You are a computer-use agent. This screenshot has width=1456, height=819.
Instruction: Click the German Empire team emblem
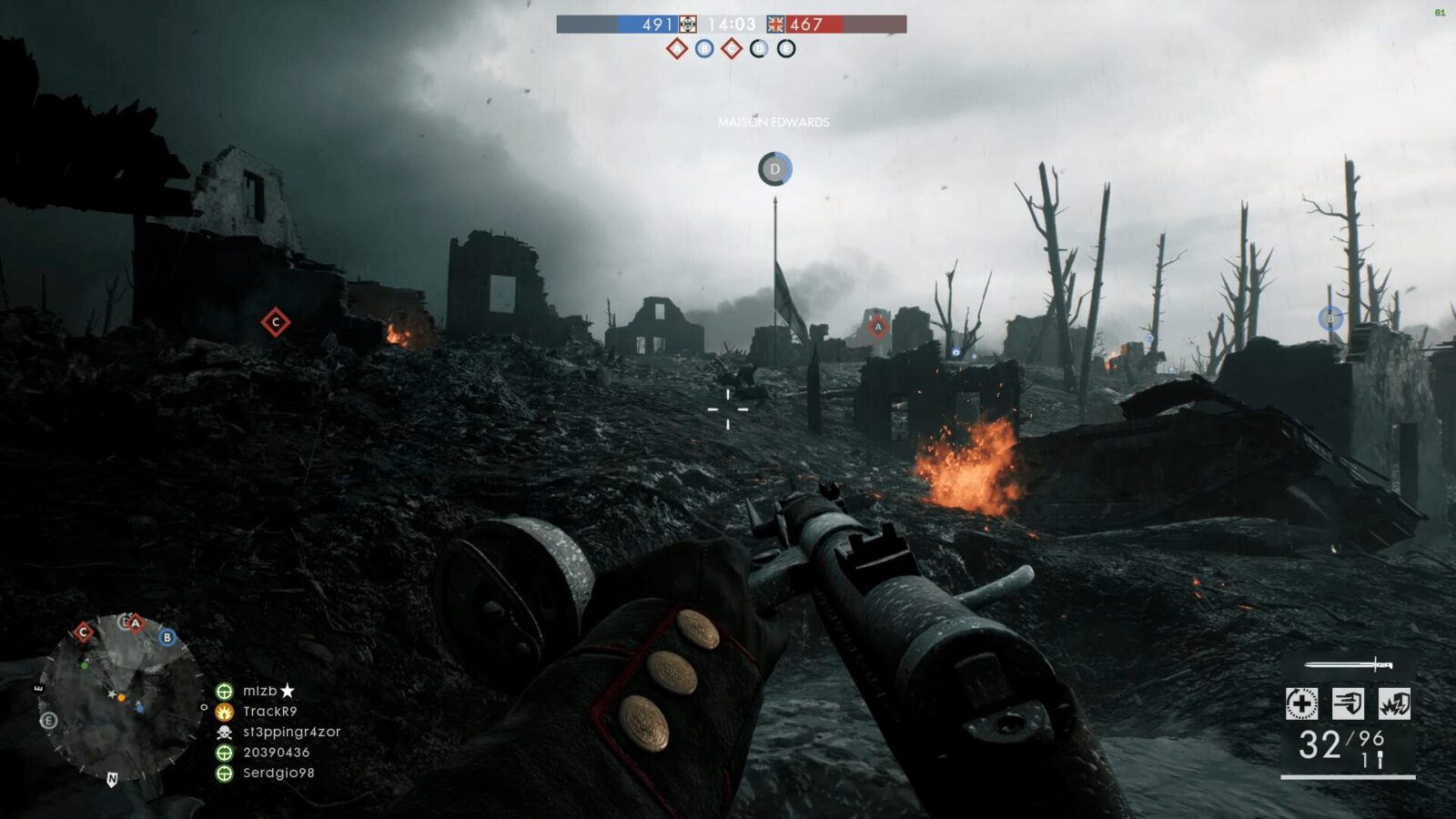688,25
